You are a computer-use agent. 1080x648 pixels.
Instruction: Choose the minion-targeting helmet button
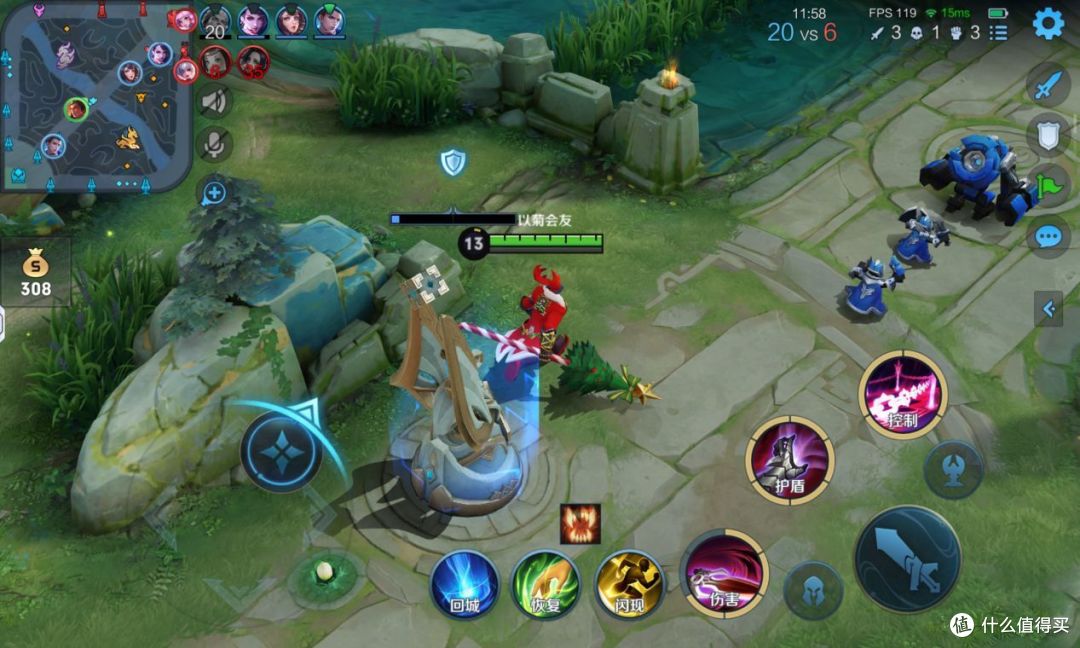pos(813,591)
